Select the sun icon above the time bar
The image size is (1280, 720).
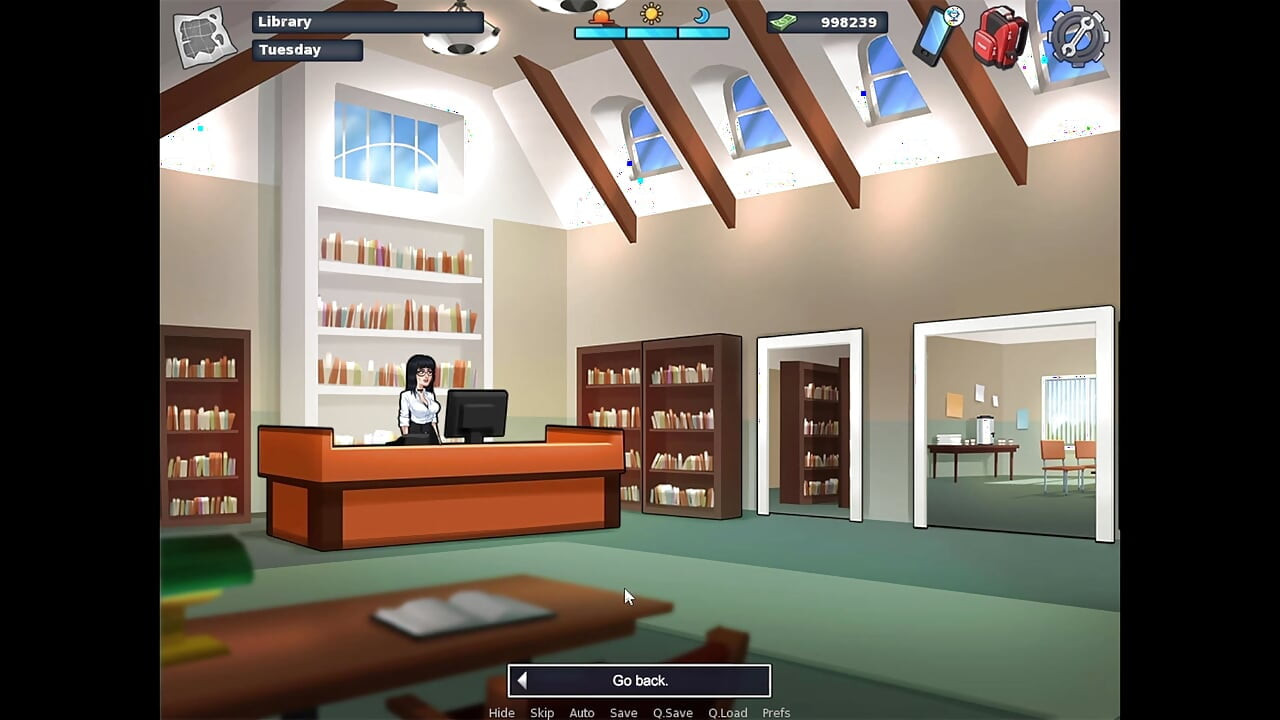651,14
